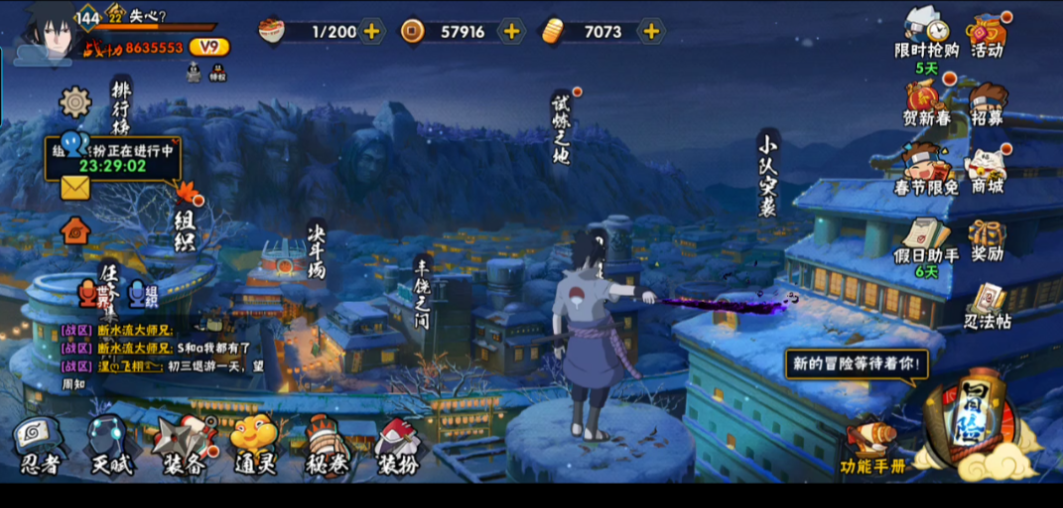Open the 忍者 ninja menu
This screenshot has height=508, width=1063.
pos(39,445)
